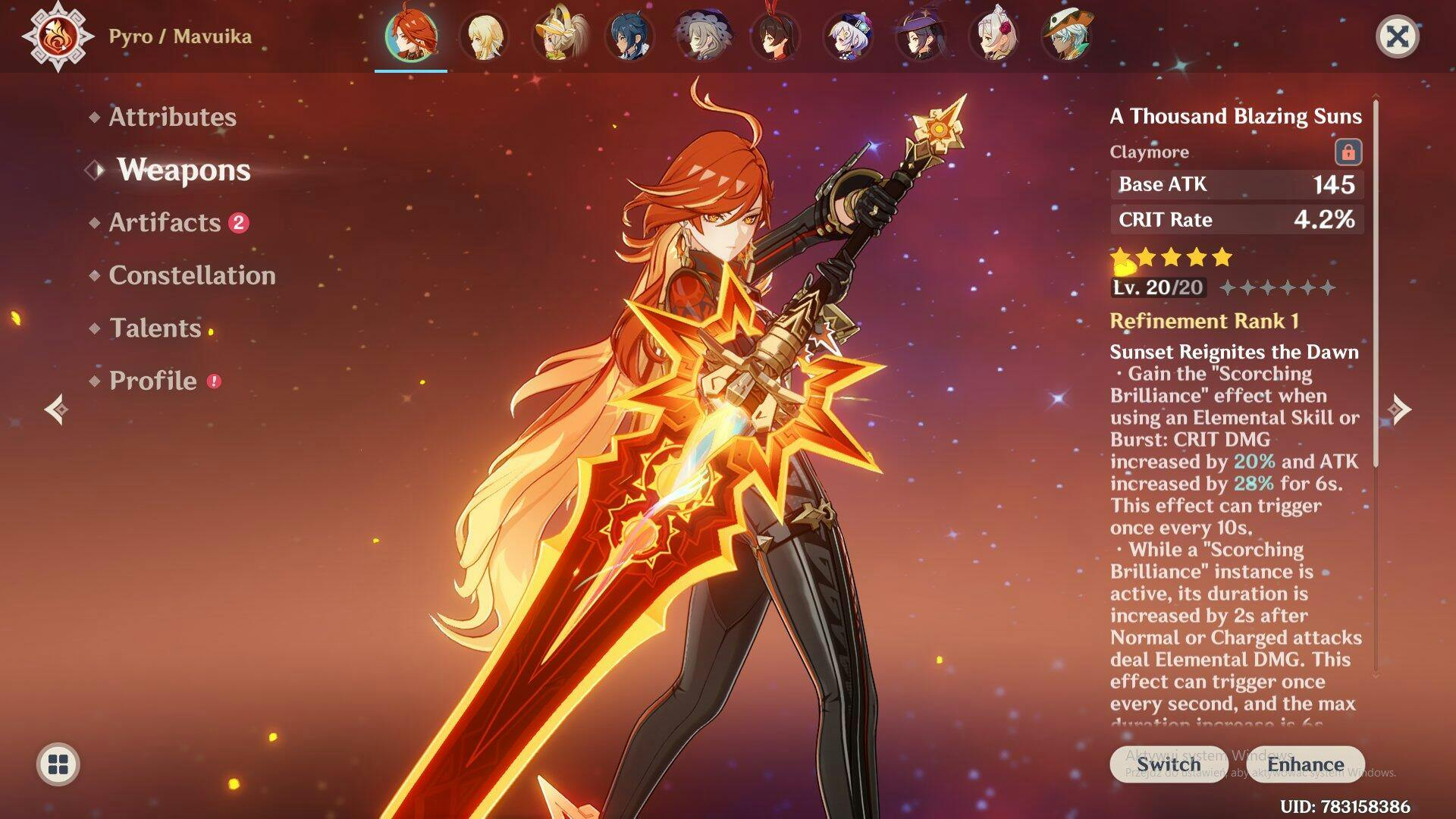Screen dimensions: 1456x819
Task: View the character Profile
Action: [x=152, y=381]
